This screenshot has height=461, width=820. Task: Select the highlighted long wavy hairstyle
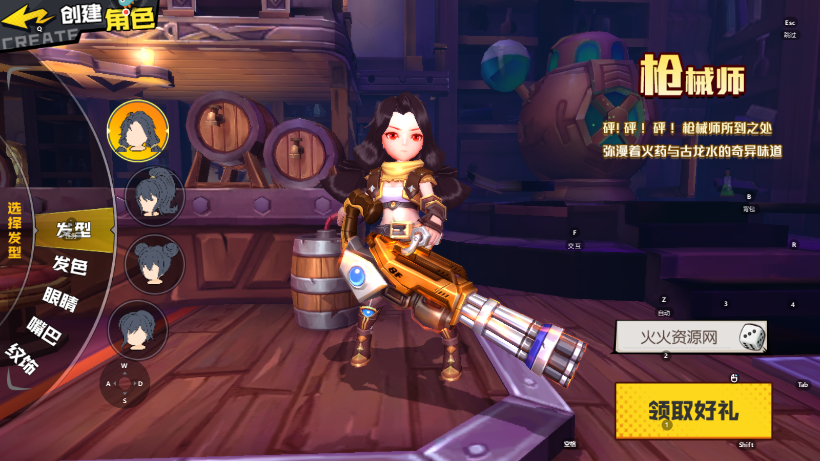pos(137,130)
